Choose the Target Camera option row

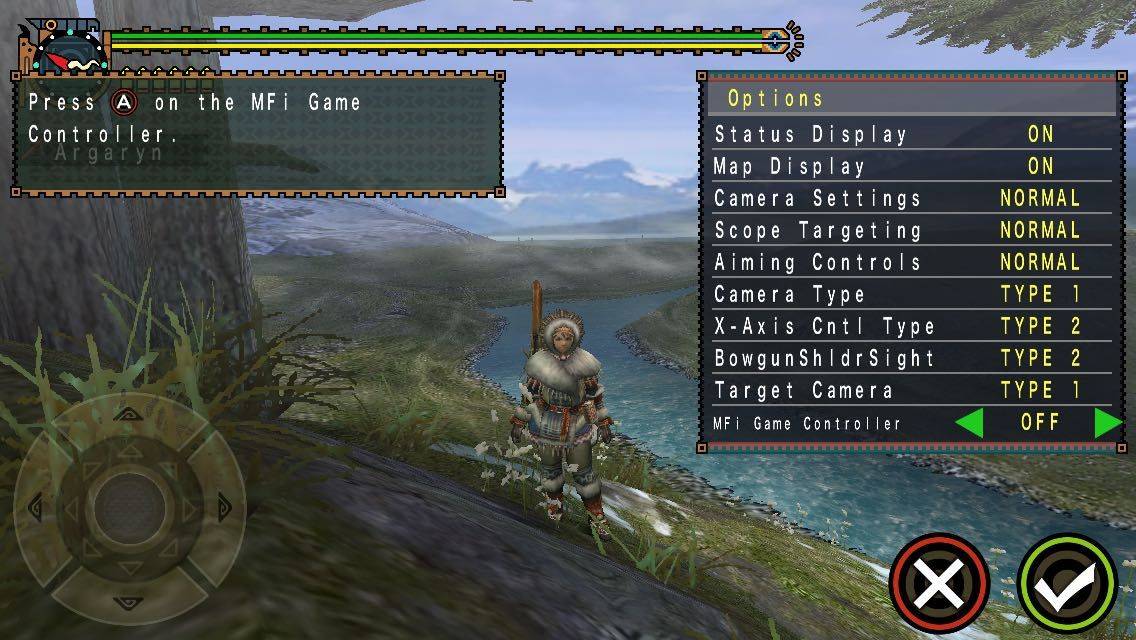point(910,390)
